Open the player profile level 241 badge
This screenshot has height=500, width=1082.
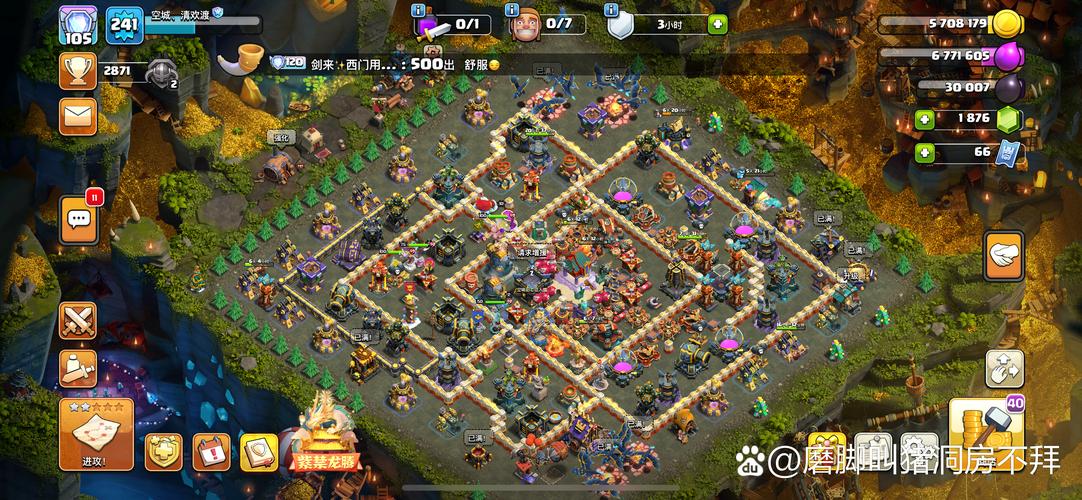click(125, 25)
